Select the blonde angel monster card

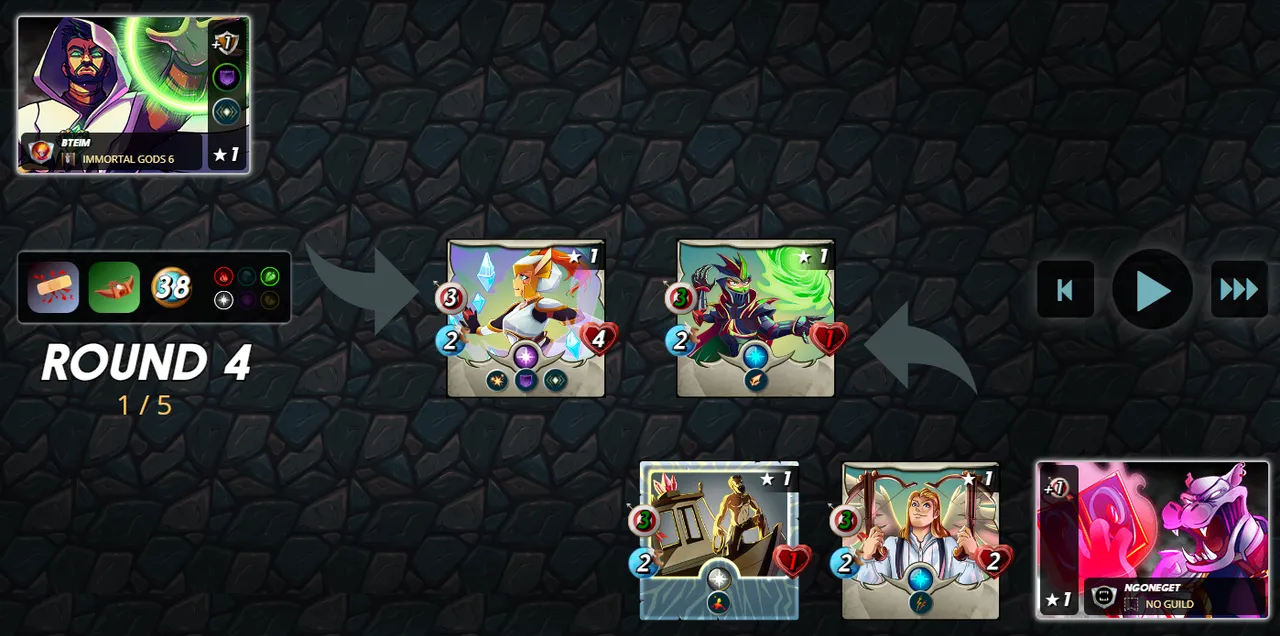pyautogui.click(x=920, y=540)
